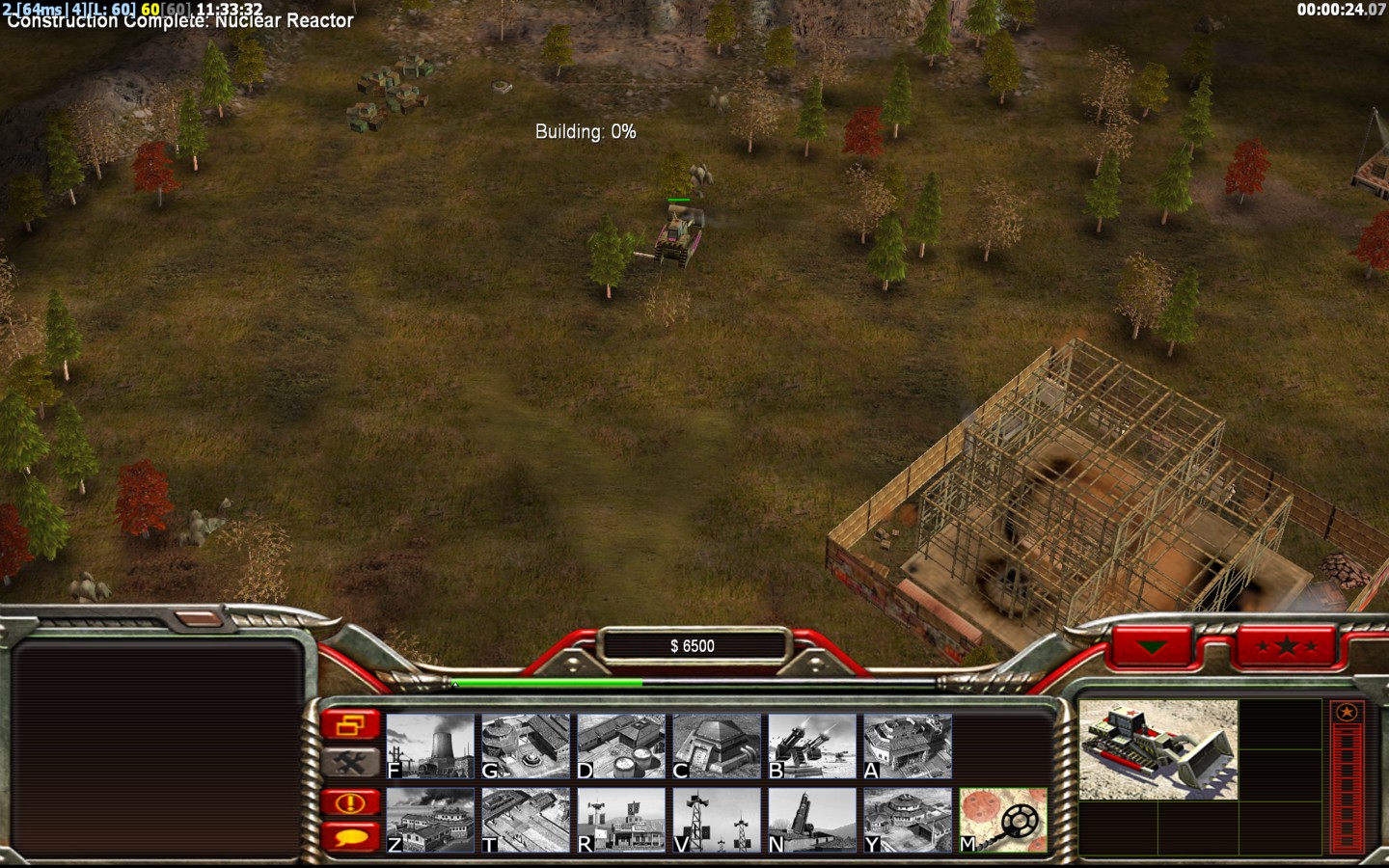
Task: Place a beacon with the exclamation button
Action: [x=349, y=802]
